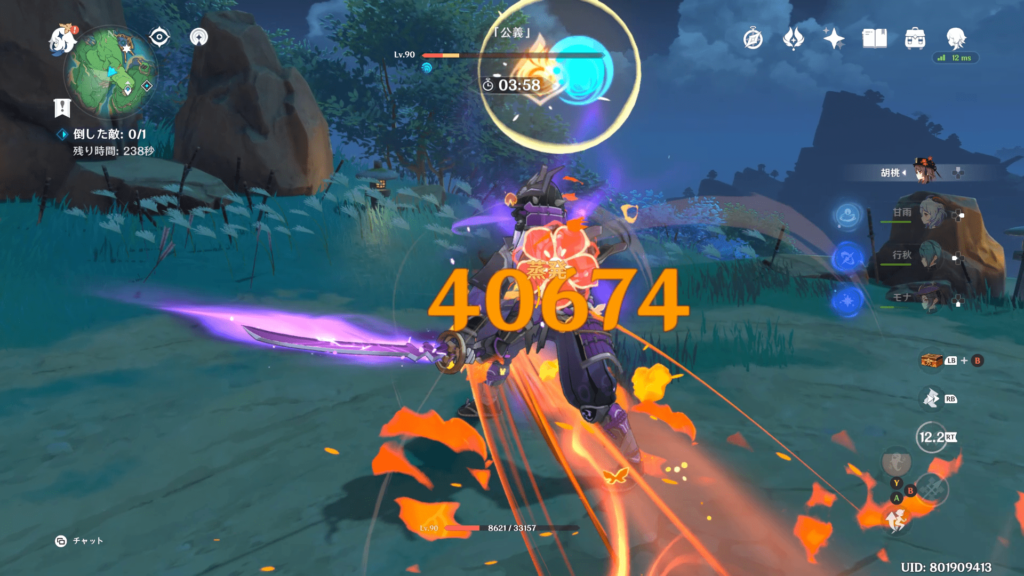Screen dimensions: 1024x576
Task: Use the treasure chest gadget icon
Action: point(932,361)
